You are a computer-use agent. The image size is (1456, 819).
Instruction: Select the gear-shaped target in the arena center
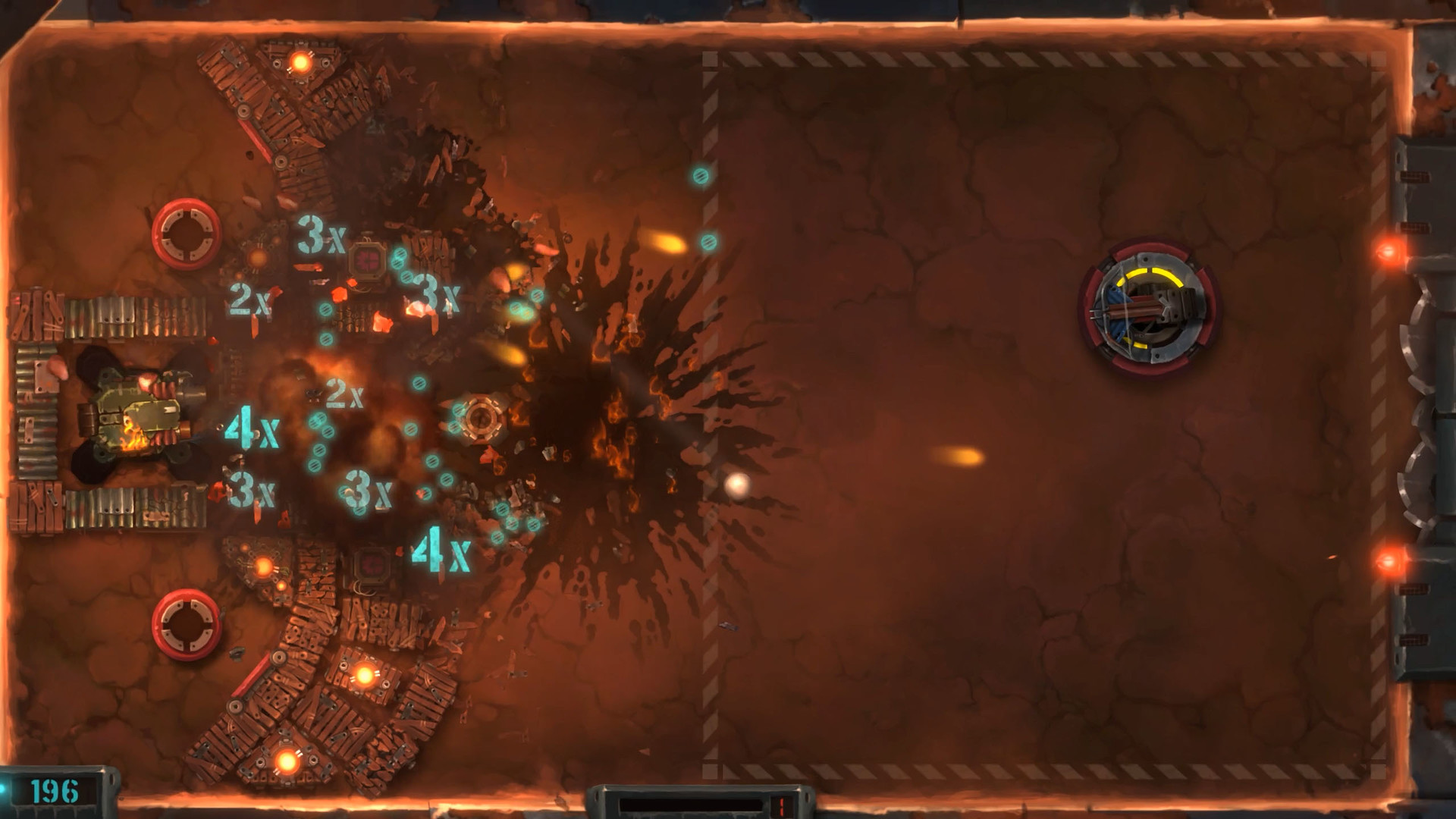[483, 417]
